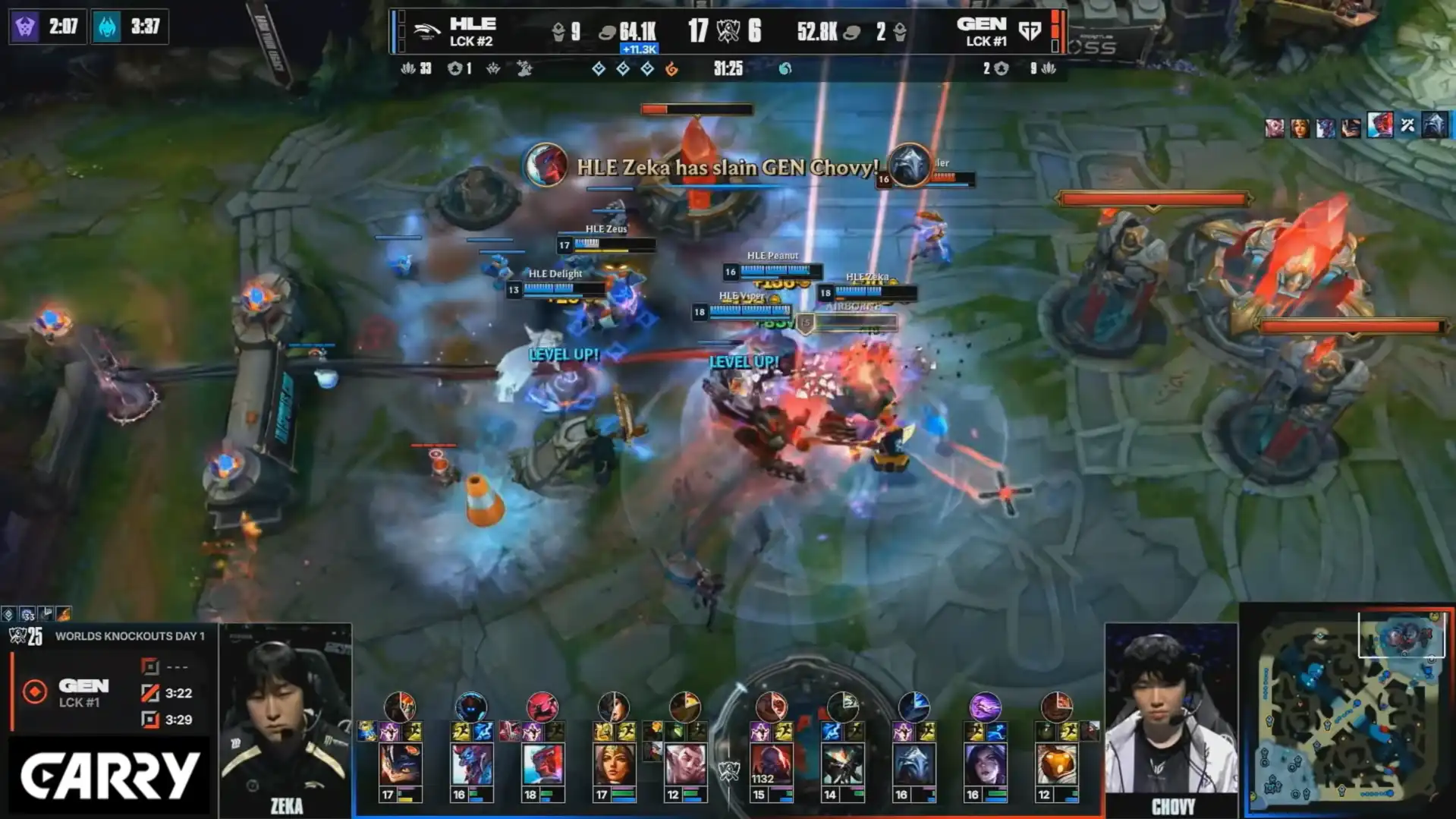Click the killer portrait in the kill feed

[546, 165]
